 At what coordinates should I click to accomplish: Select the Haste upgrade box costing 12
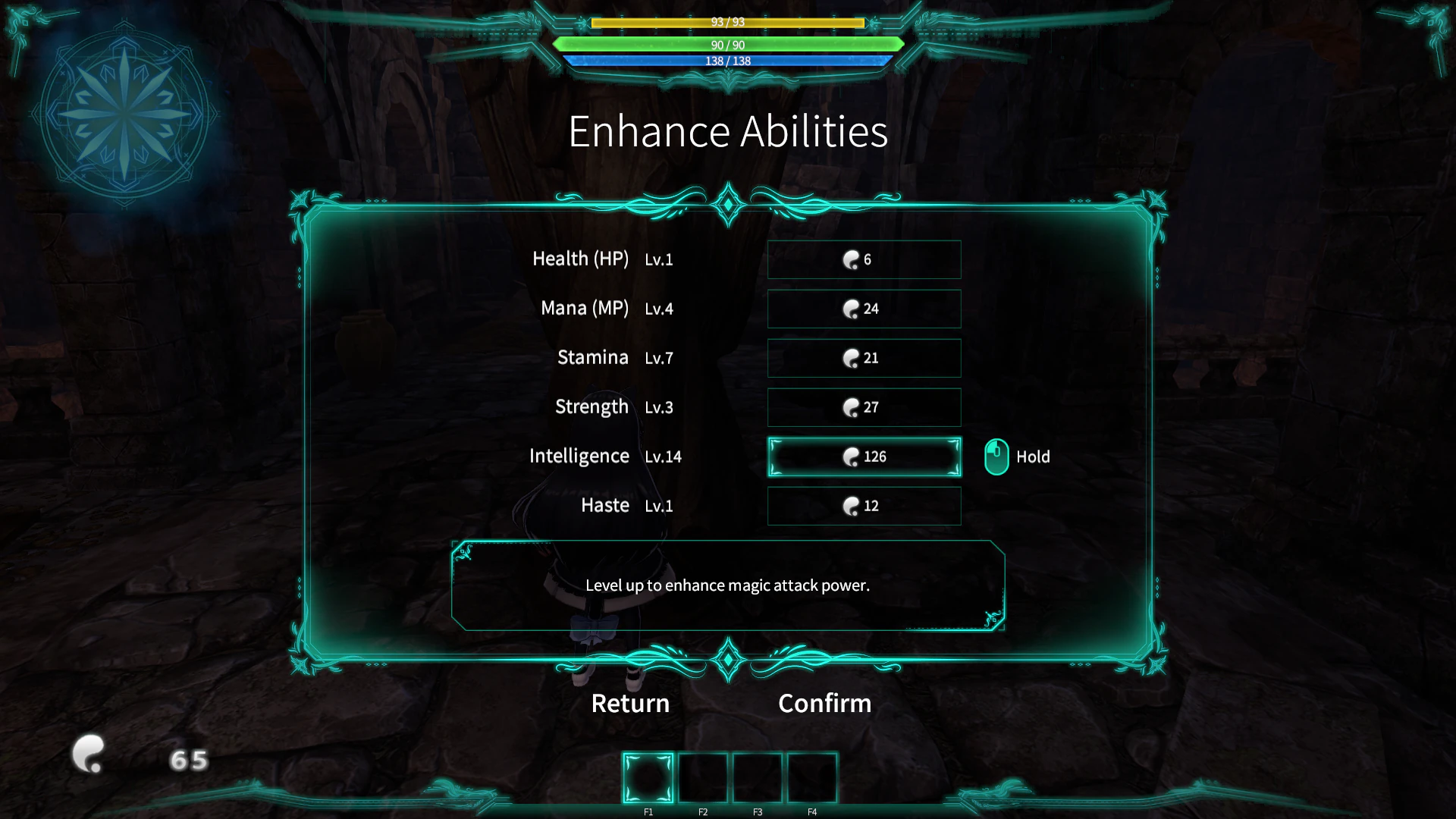click(864, 506)
